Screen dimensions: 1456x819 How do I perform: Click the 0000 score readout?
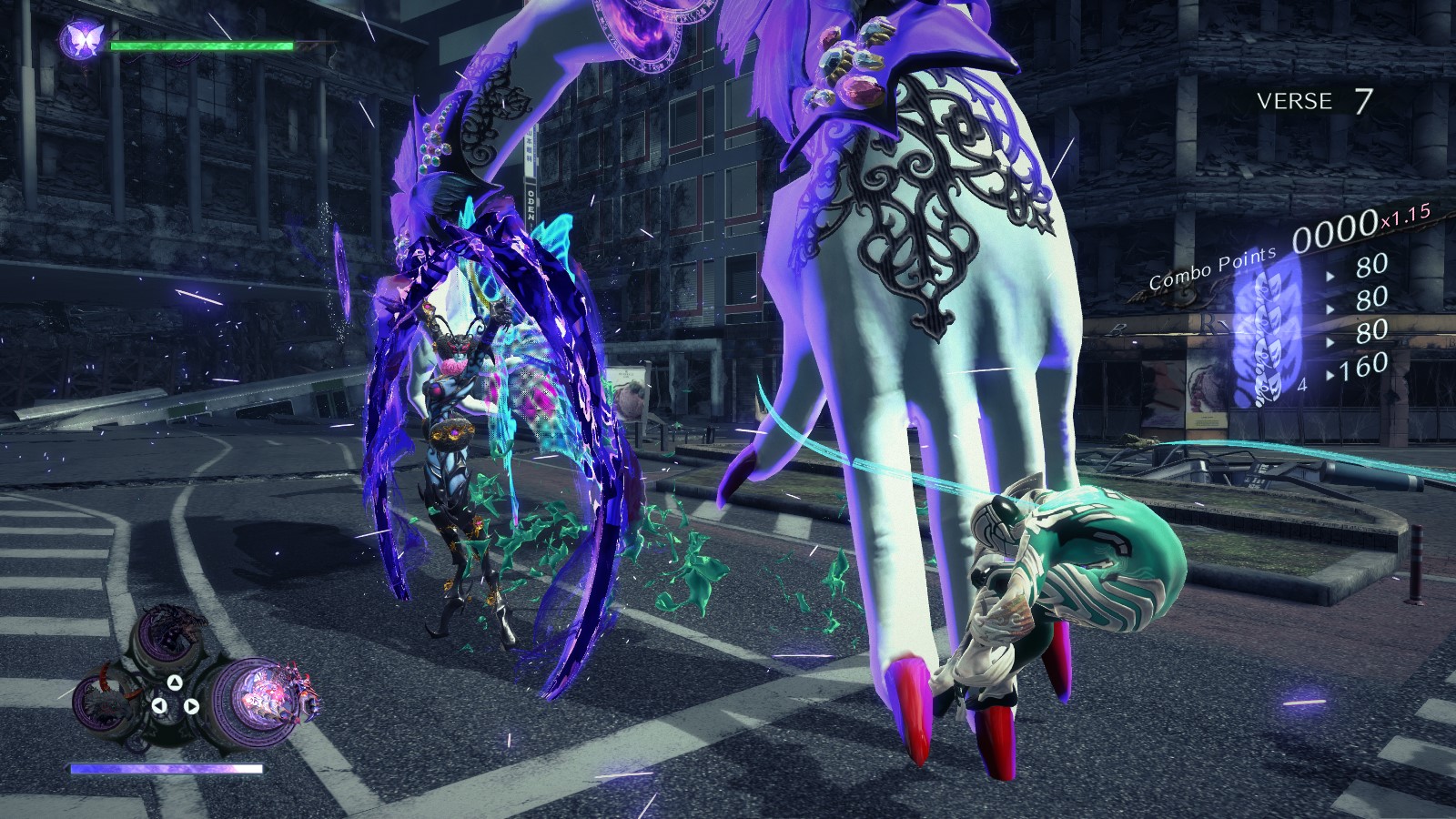1336,232
